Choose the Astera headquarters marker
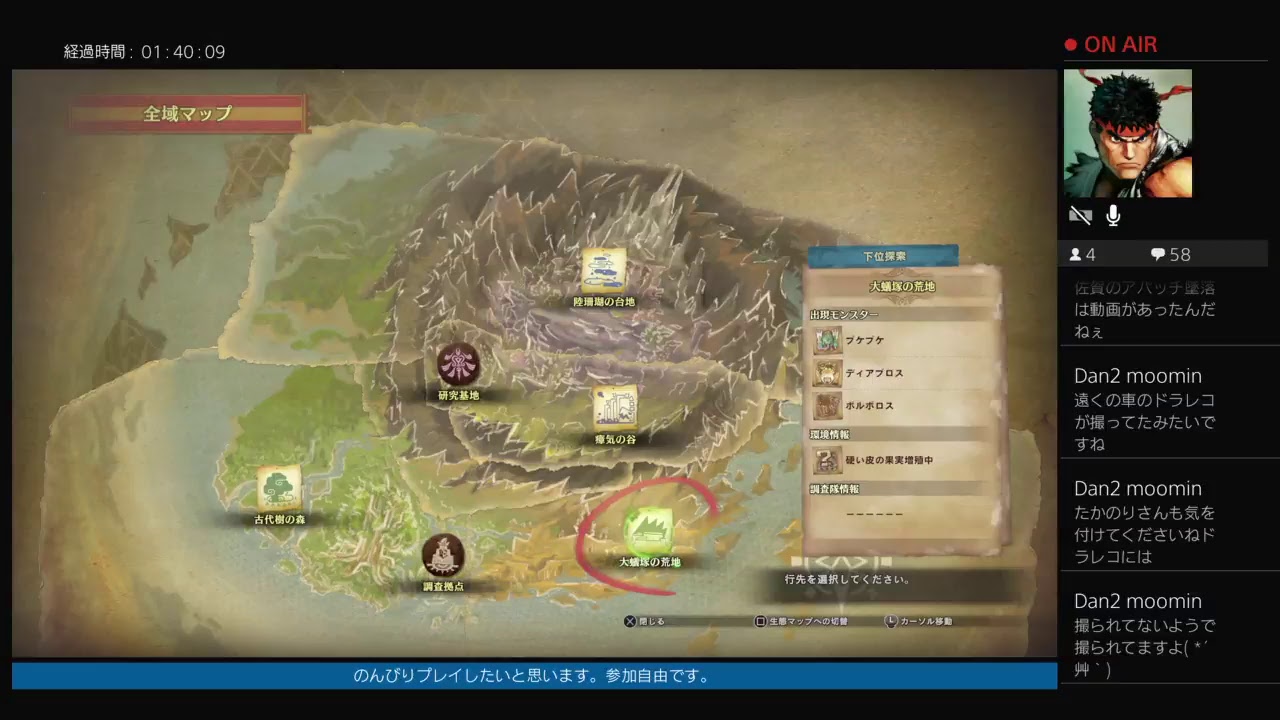The image size is (1280, 720). tap(443, 556)
